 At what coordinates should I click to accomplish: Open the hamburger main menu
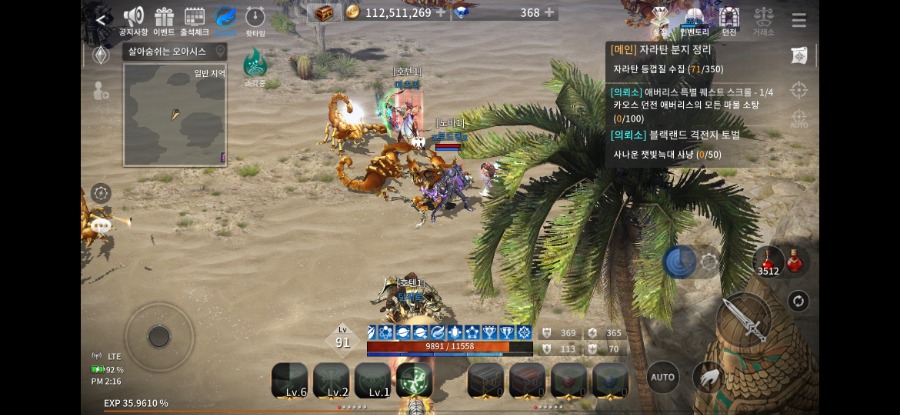tap(799, 20)
